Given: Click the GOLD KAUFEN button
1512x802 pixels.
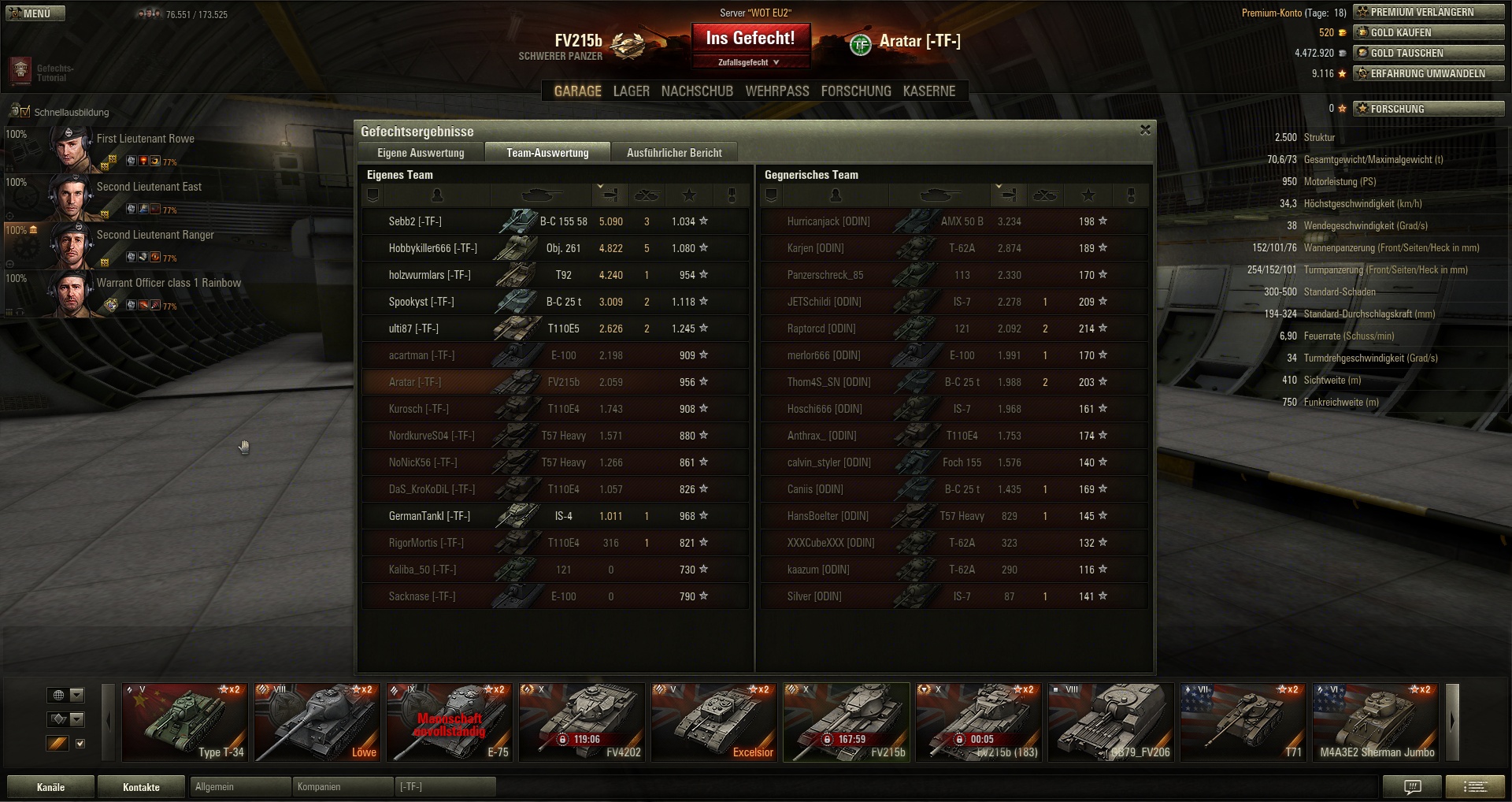Looking at the screenshot, I should pyautogui.click(x=1429, y=32).
